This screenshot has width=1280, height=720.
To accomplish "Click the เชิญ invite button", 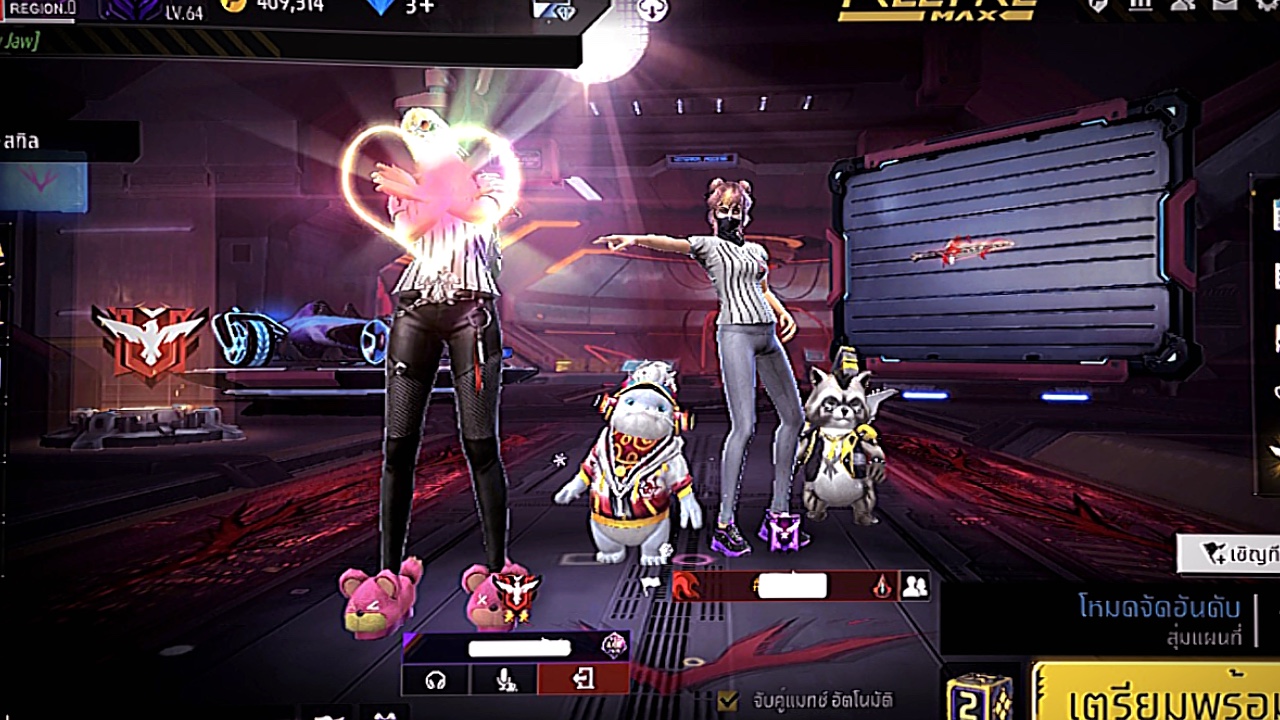I will [1230, 553].
